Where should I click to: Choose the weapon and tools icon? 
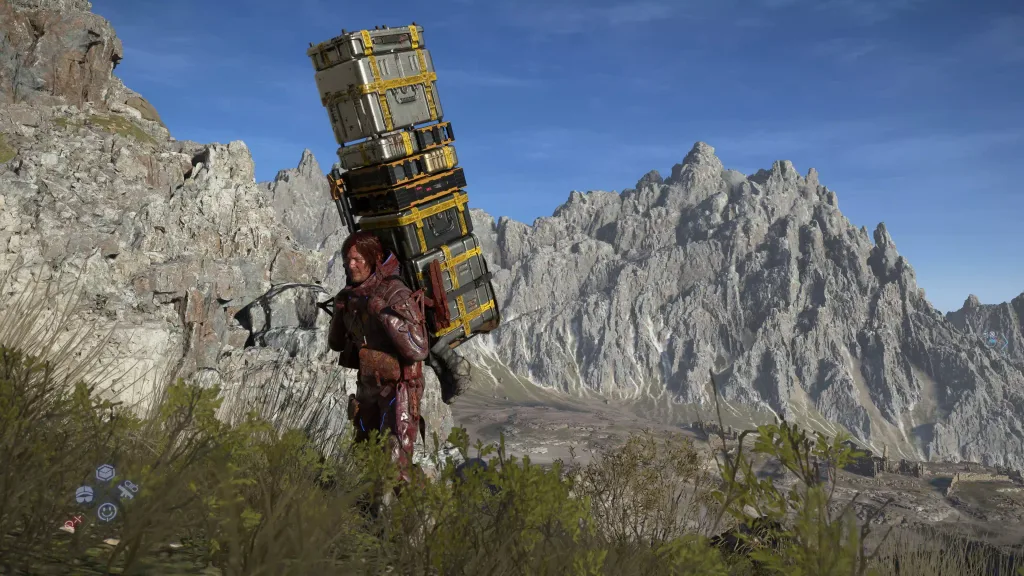(x=127, y=489)
